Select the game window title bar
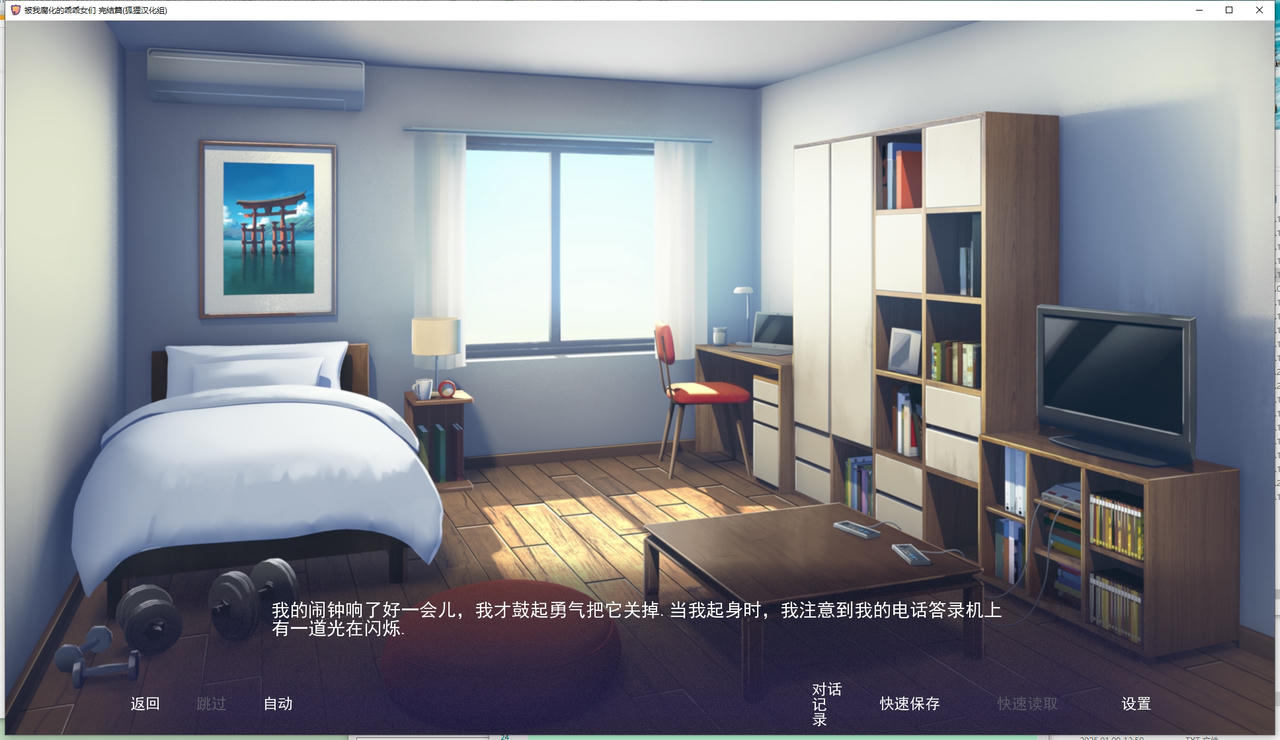 (600, 10)
